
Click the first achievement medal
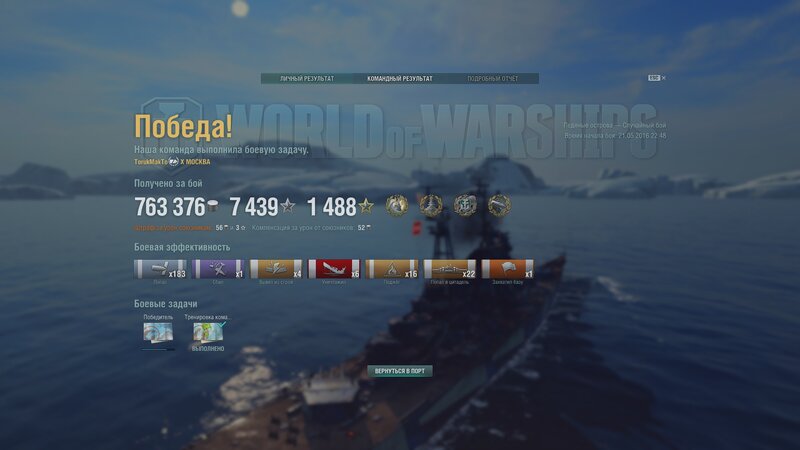397,205
